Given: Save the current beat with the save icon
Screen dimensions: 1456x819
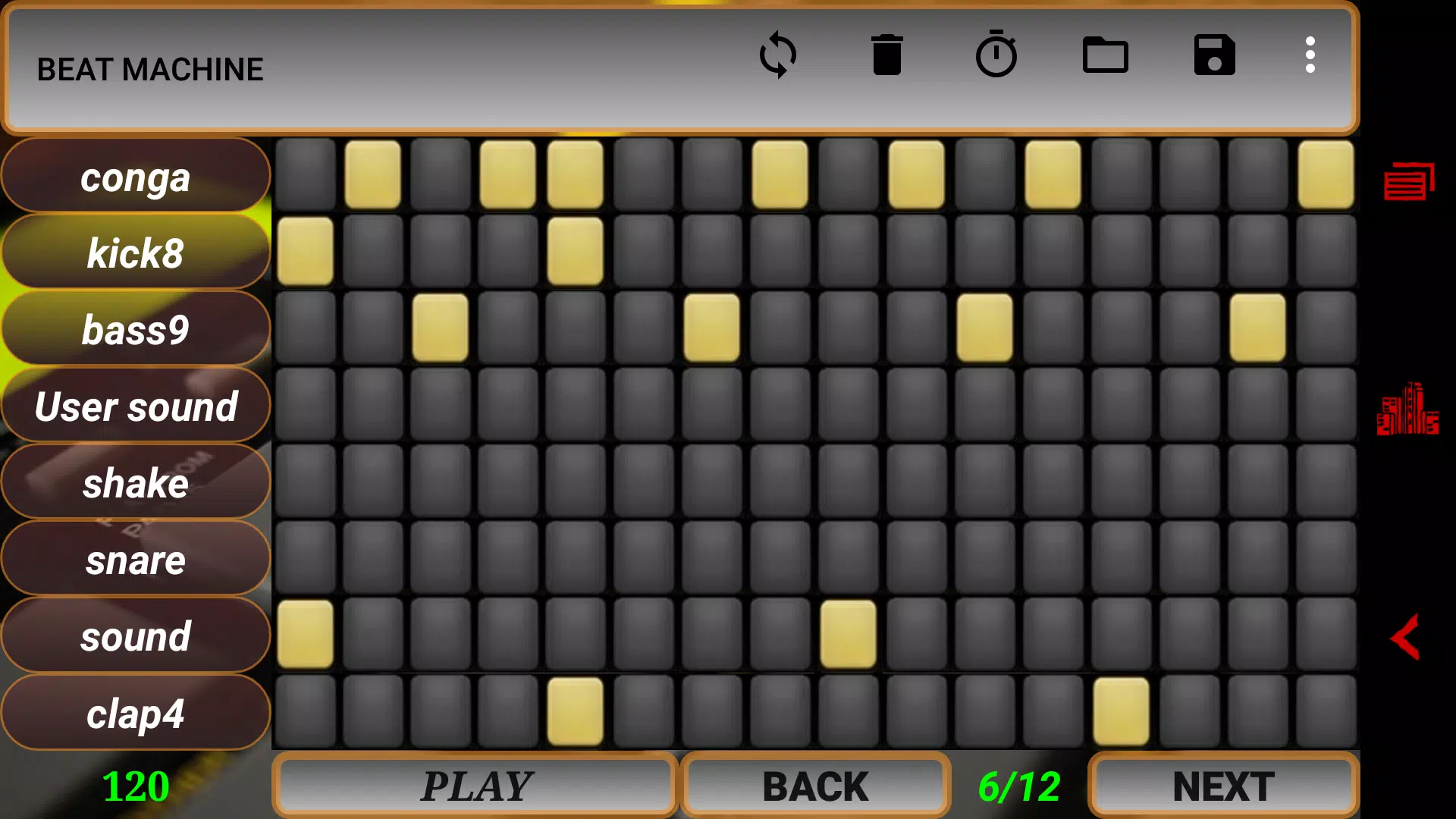Looking at the screenshot, I should point(1214,54).
